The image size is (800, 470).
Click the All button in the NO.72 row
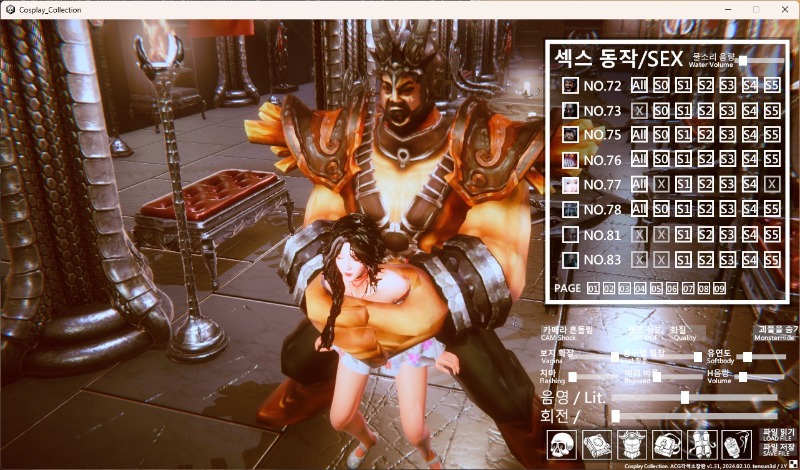point(639,85)
